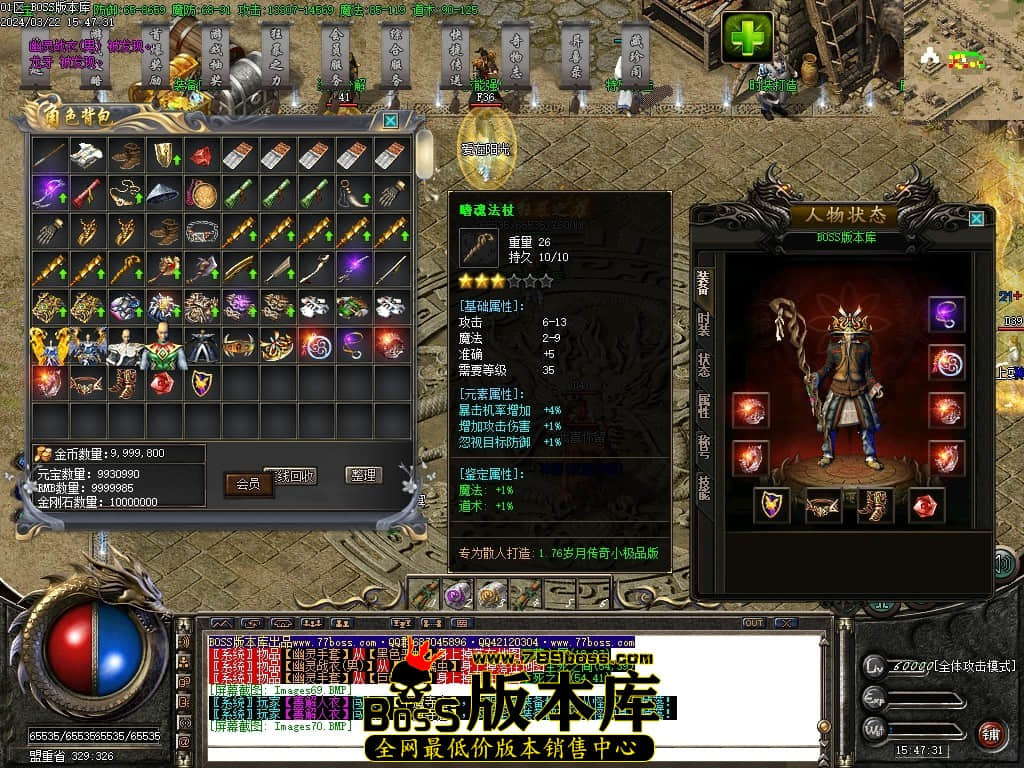Click the red 铺 shop button
Viewport: 1024px width, 768px height.
[990, 734]
